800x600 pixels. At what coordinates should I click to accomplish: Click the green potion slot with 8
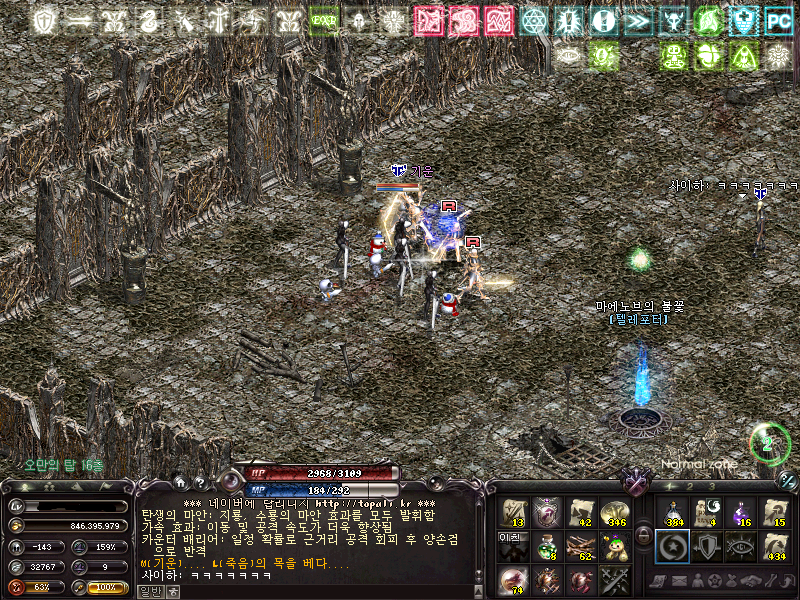click(548, 546)
